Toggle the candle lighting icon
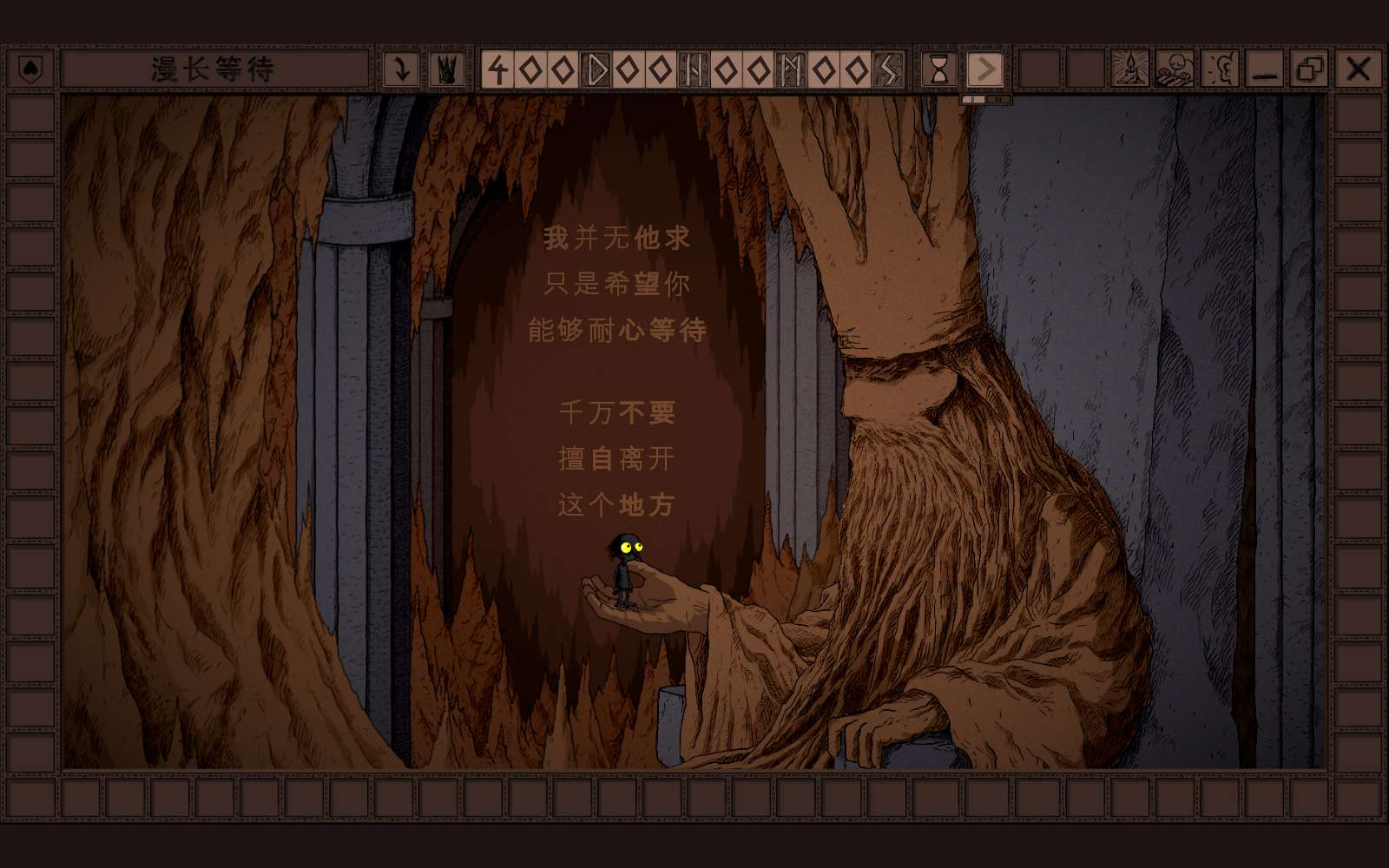 [x=1130, y=69]
